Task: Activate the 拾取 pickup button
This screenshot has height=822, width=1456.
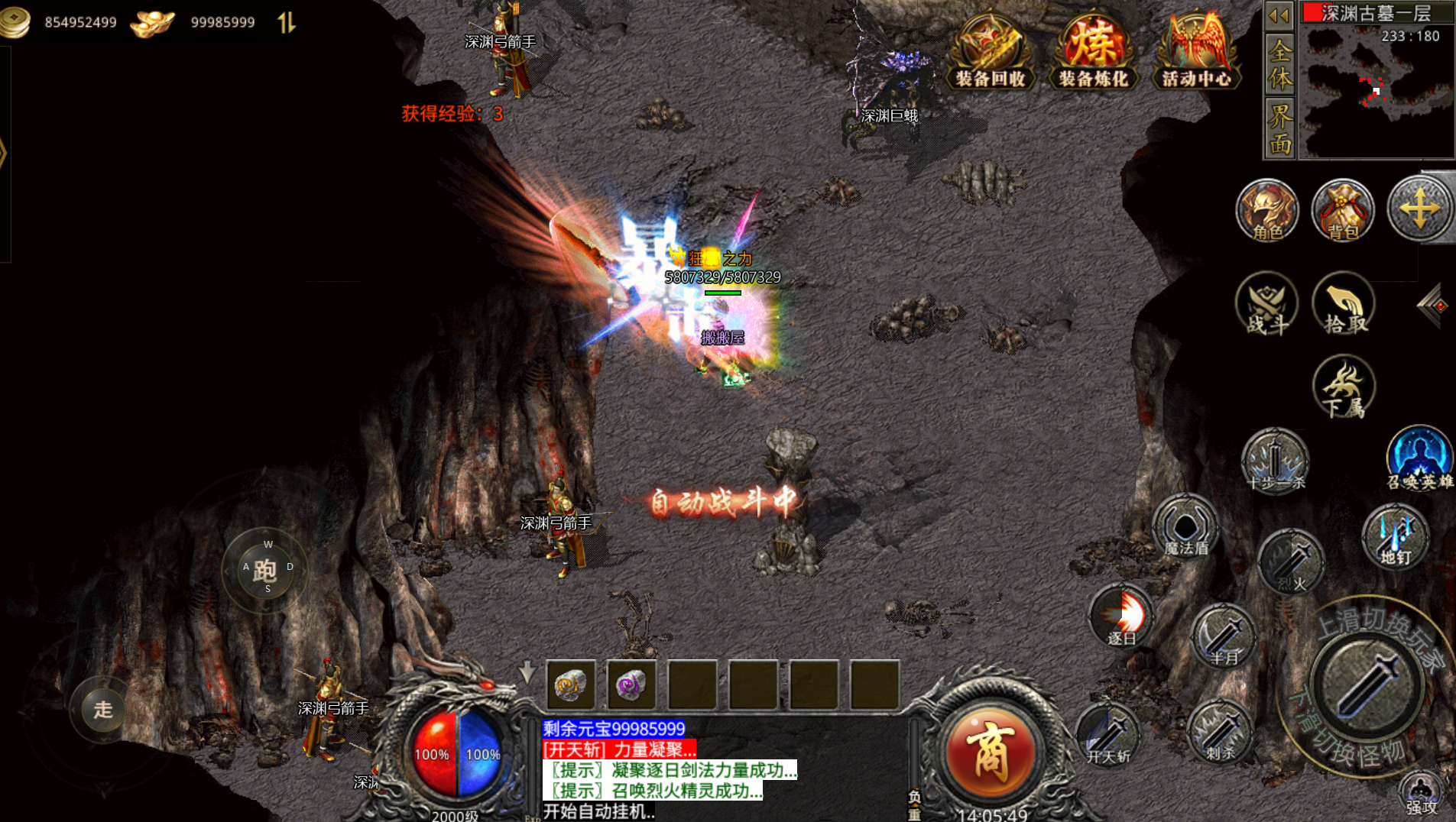Action: tap(1344, 304)
